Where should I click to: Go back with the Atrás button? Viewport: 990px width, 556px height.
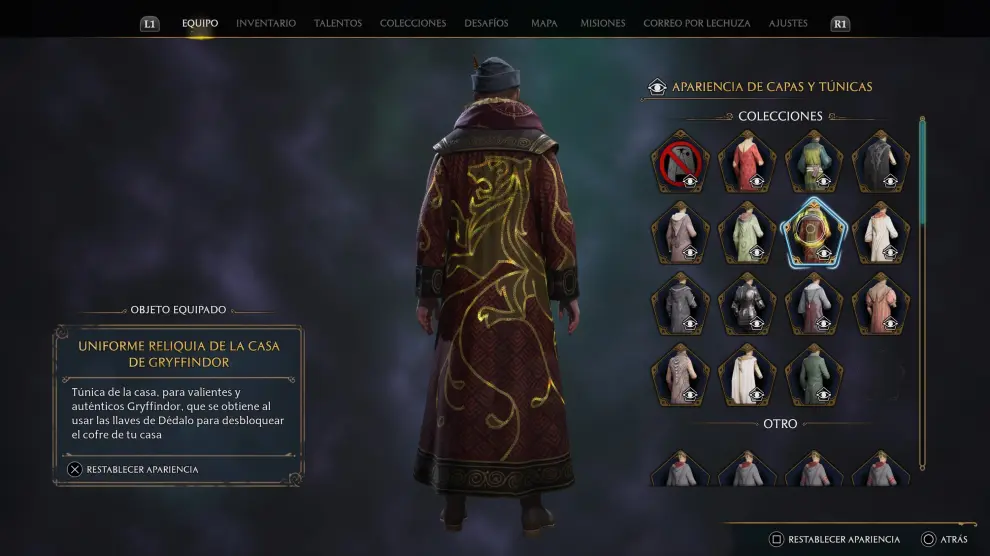pos(944,540)
